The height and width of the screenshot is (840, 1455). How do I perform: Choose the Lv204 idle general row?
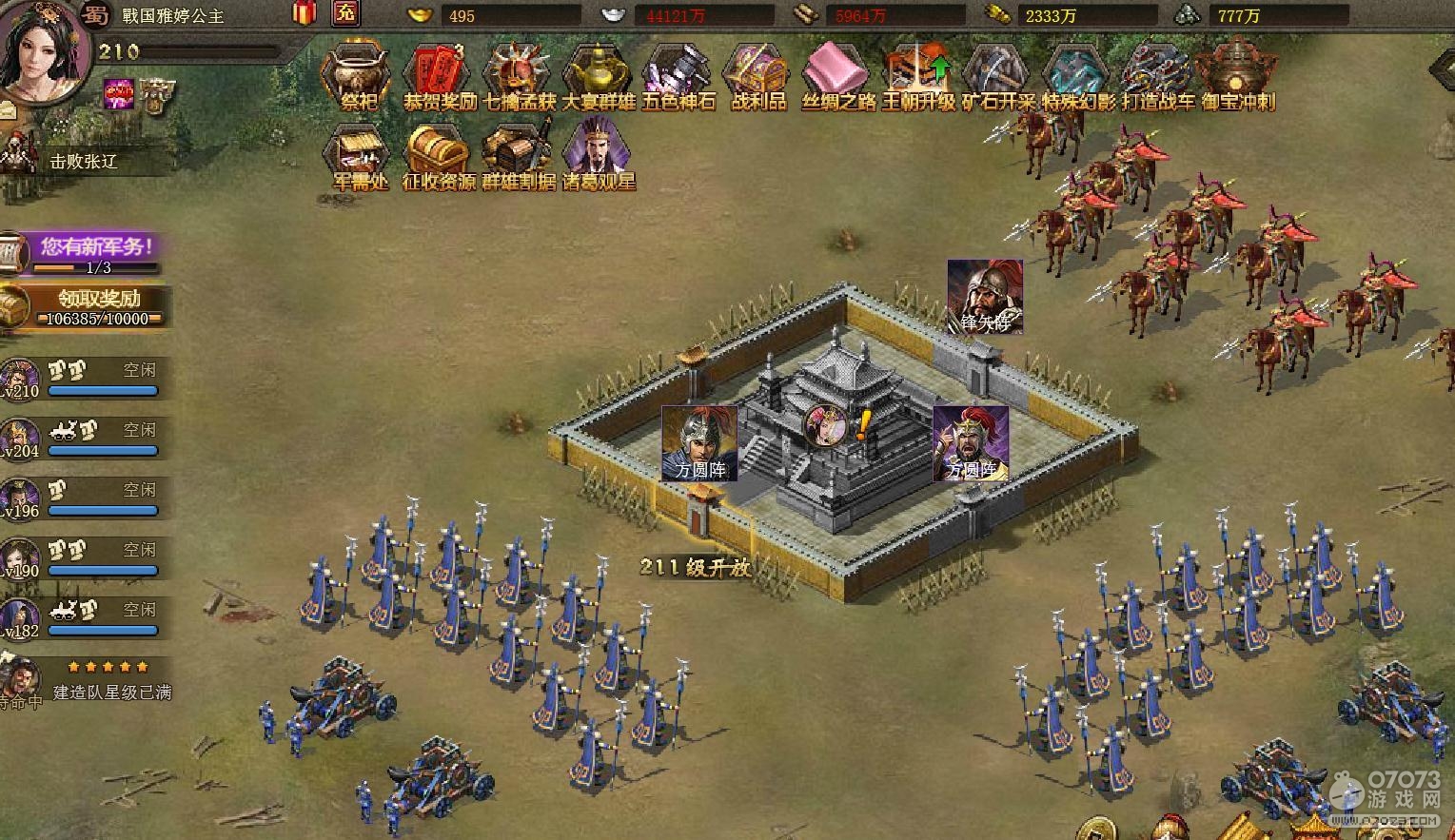tap(86, 438)
